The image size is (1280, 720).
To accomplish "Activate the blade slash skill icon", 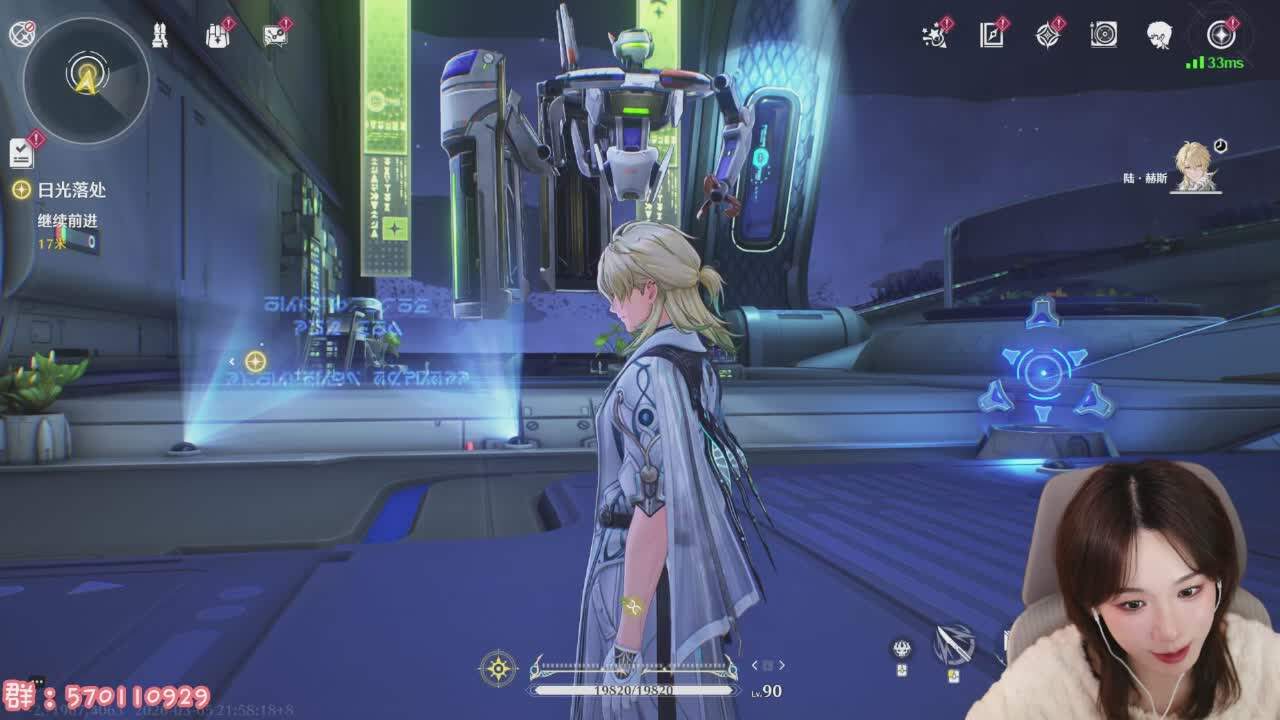I will (954, 645).
